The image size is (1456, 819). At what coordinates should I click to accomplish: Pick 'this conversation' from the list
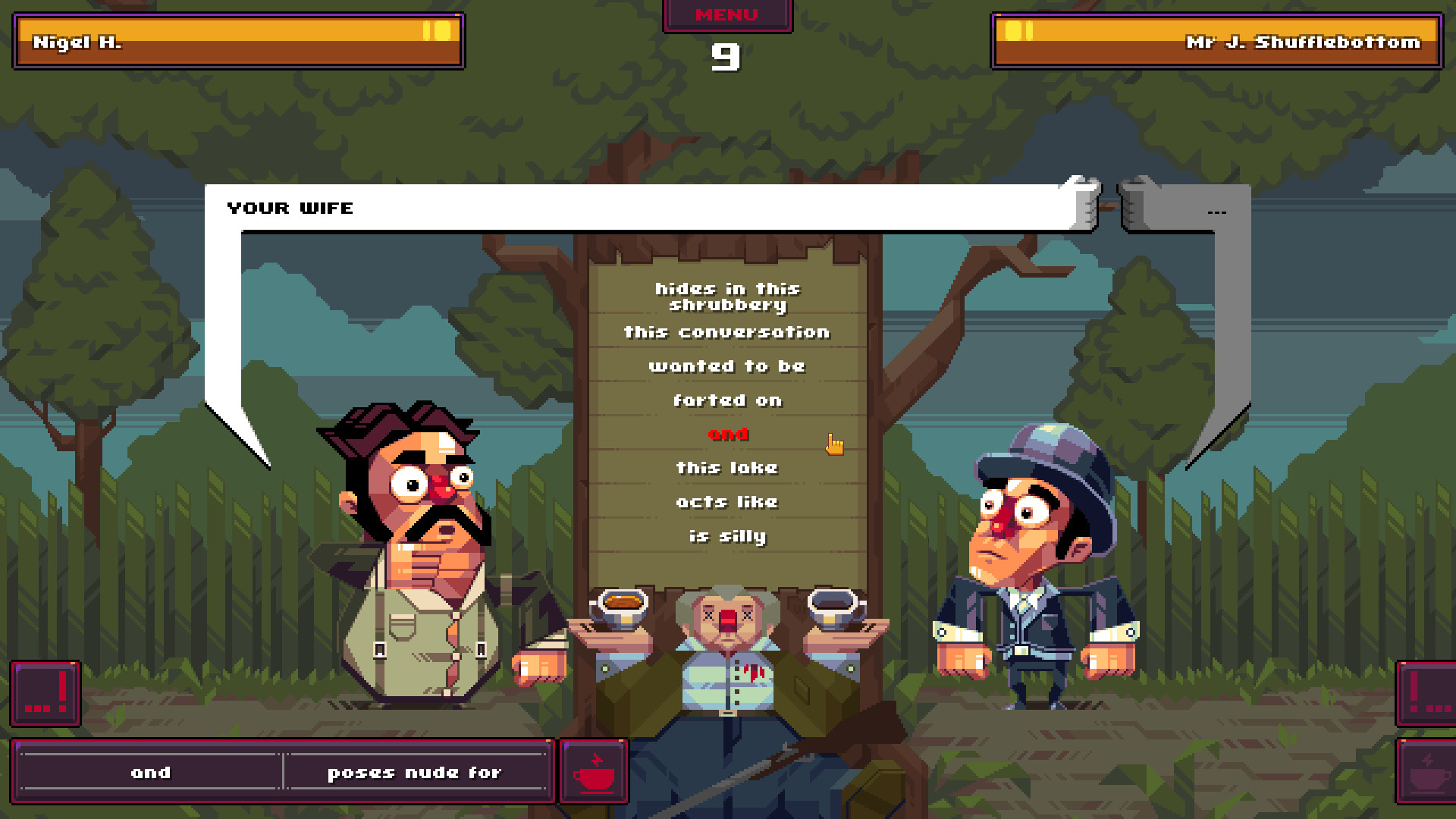point(726,331)
